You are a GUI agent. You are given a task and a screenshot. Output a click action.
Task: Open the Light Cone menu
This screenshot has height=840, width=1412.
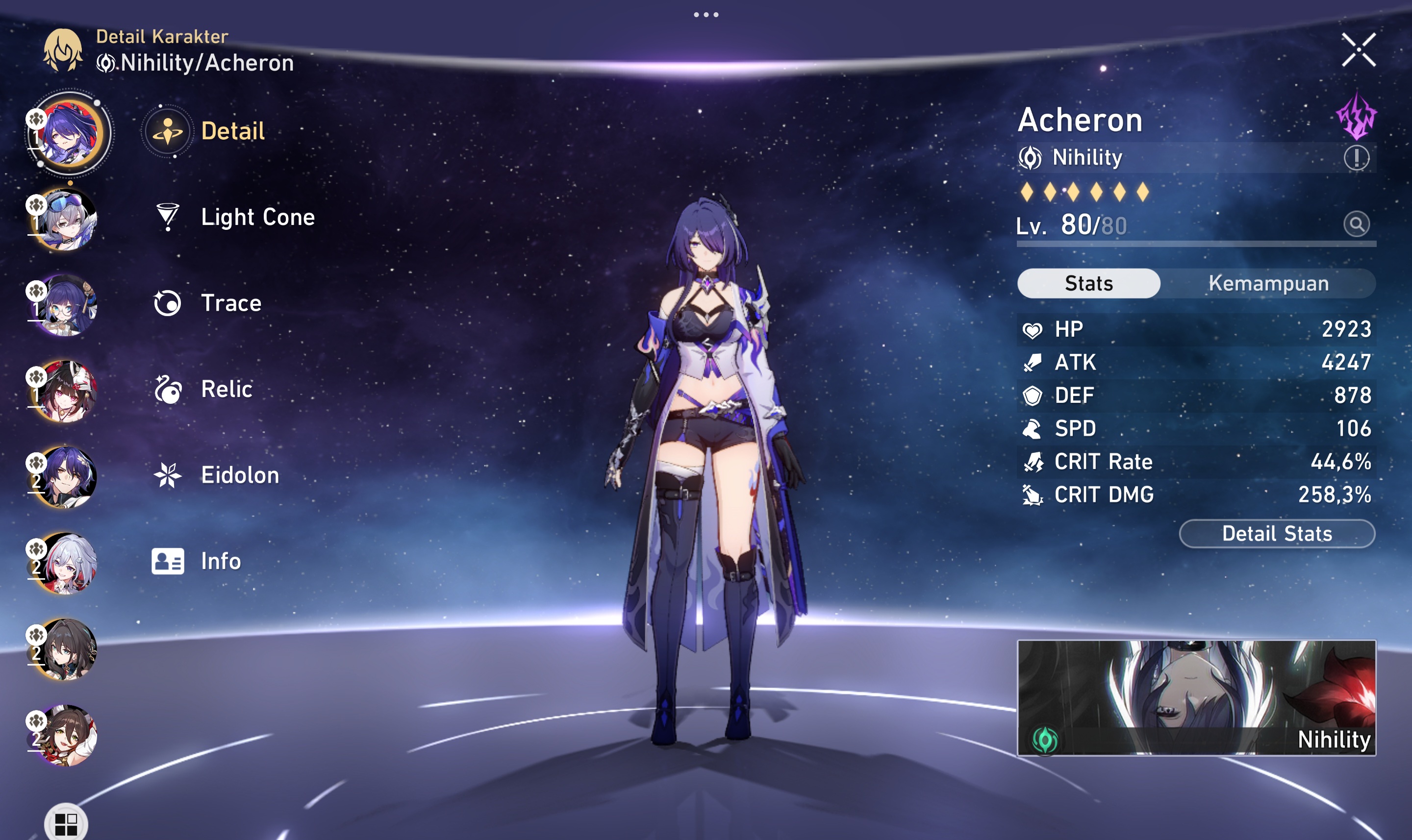(257, 218)
